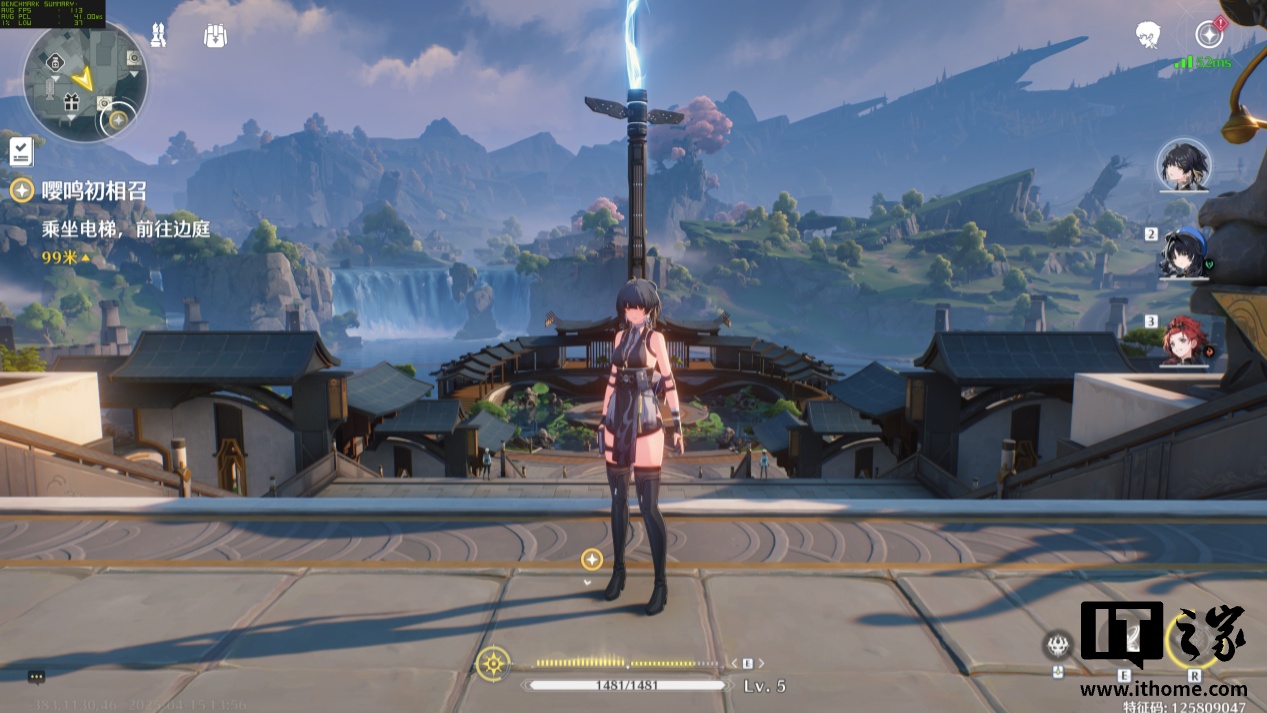The width and height of the screenshot is (1267, 713).
Task: Click the gold sun emblem beside stamina bar
Action: [x=492, y=663]
